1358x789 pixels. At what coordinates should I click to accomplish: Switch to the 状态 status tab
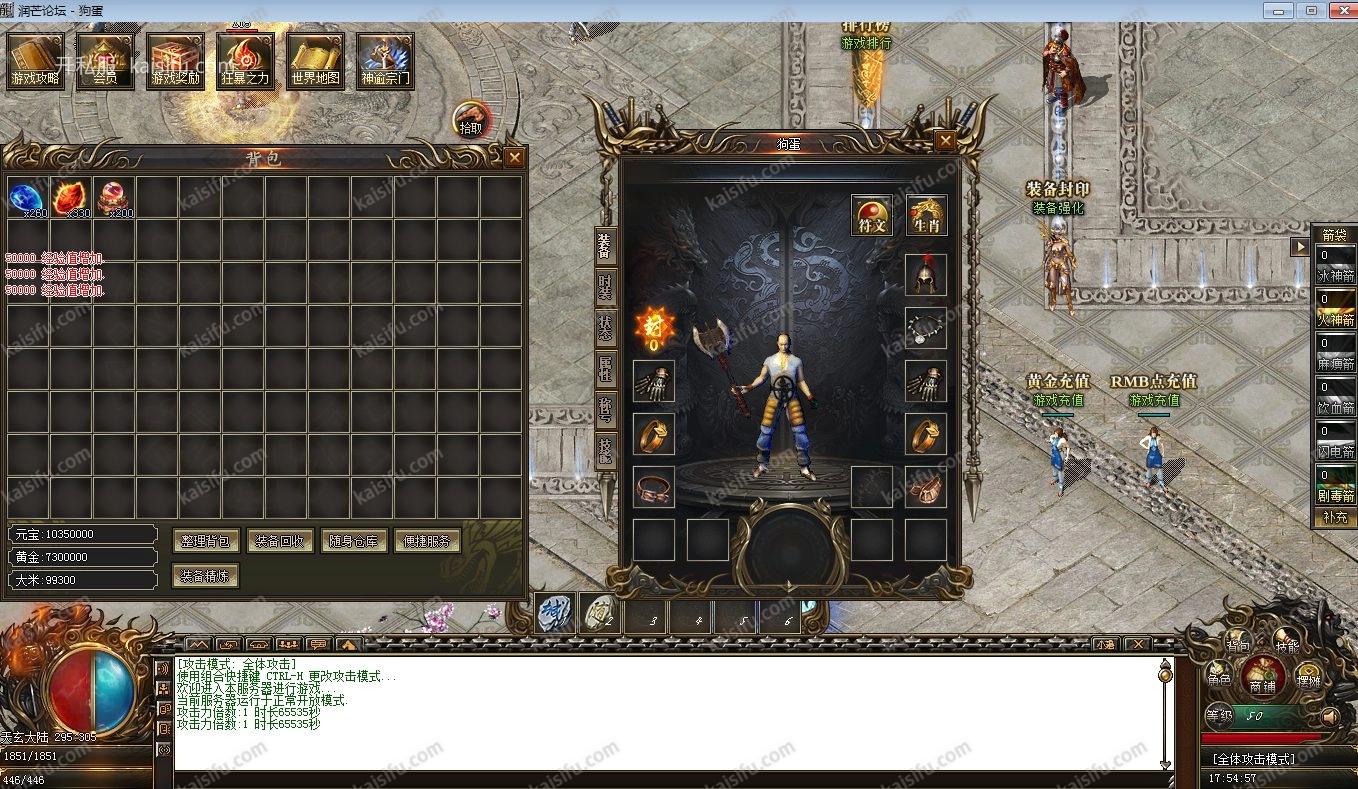coord(606,327)
